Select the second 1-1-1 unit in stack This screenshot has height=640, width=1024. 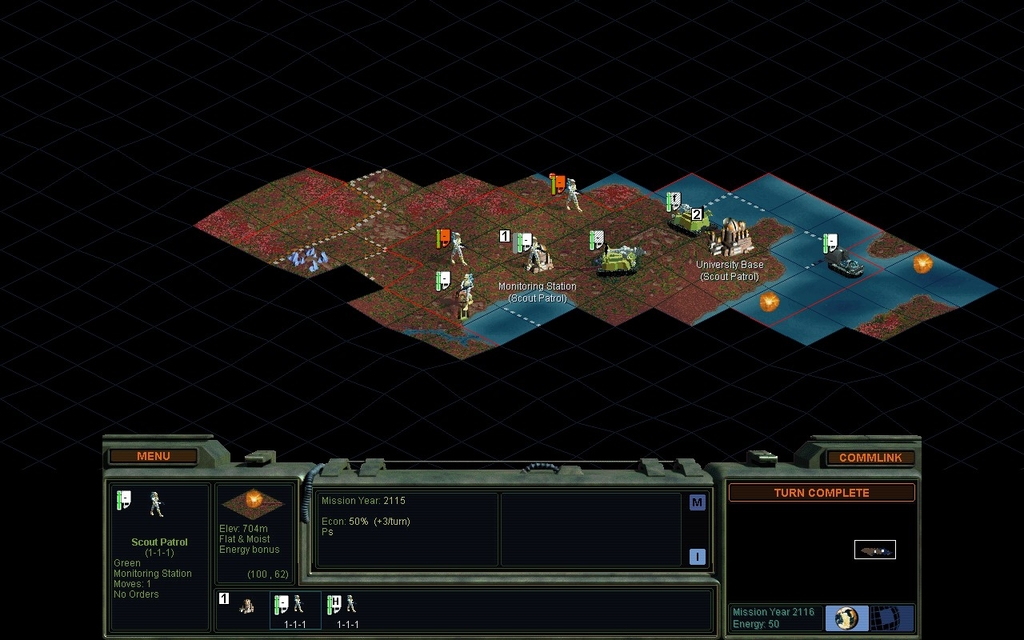(x=346, y=607)
